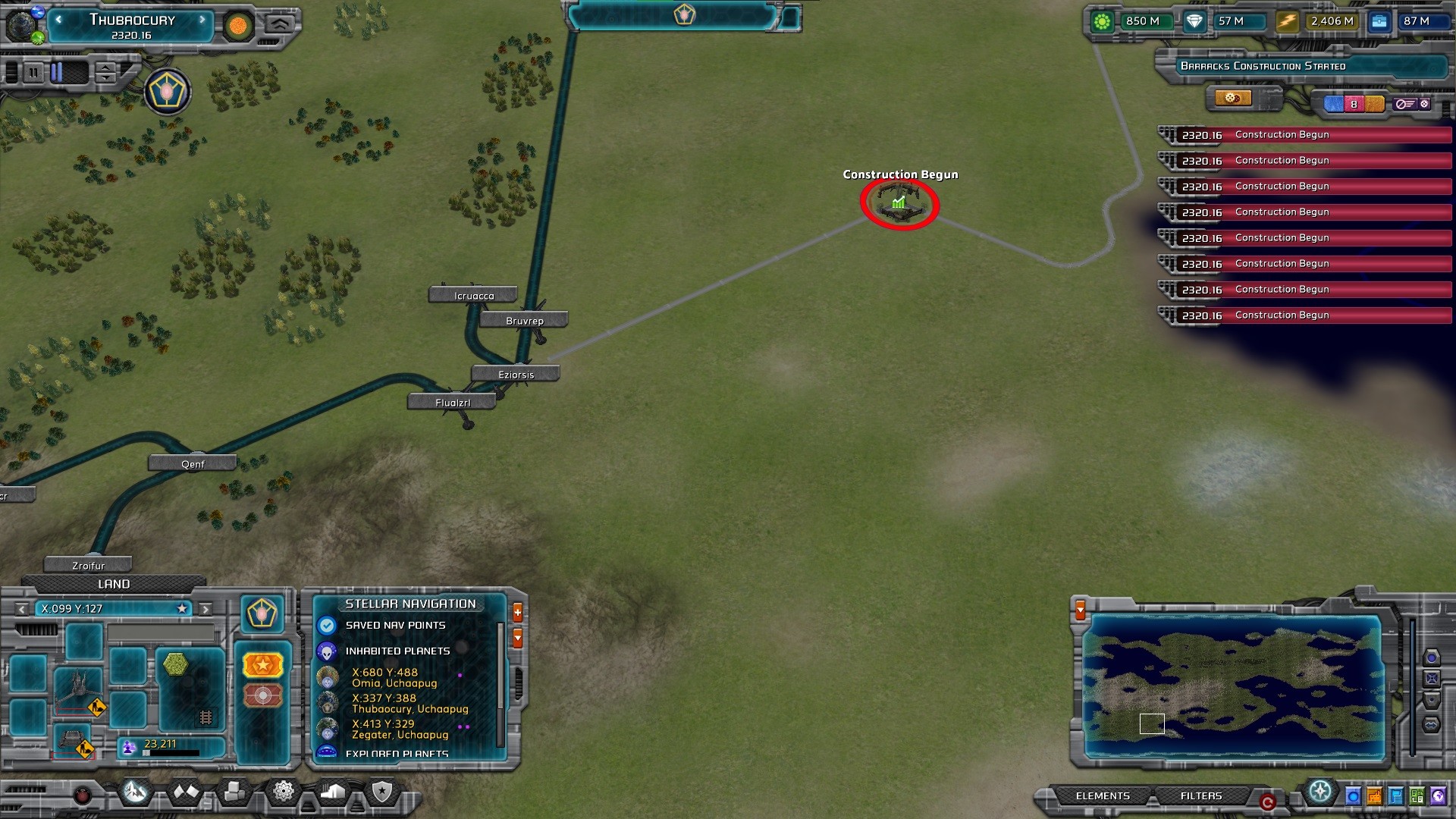This screenshot has height=819, width=1456.
Task: Toggle the purple globe filter near minimap
Action: (x=1438, y=795)
